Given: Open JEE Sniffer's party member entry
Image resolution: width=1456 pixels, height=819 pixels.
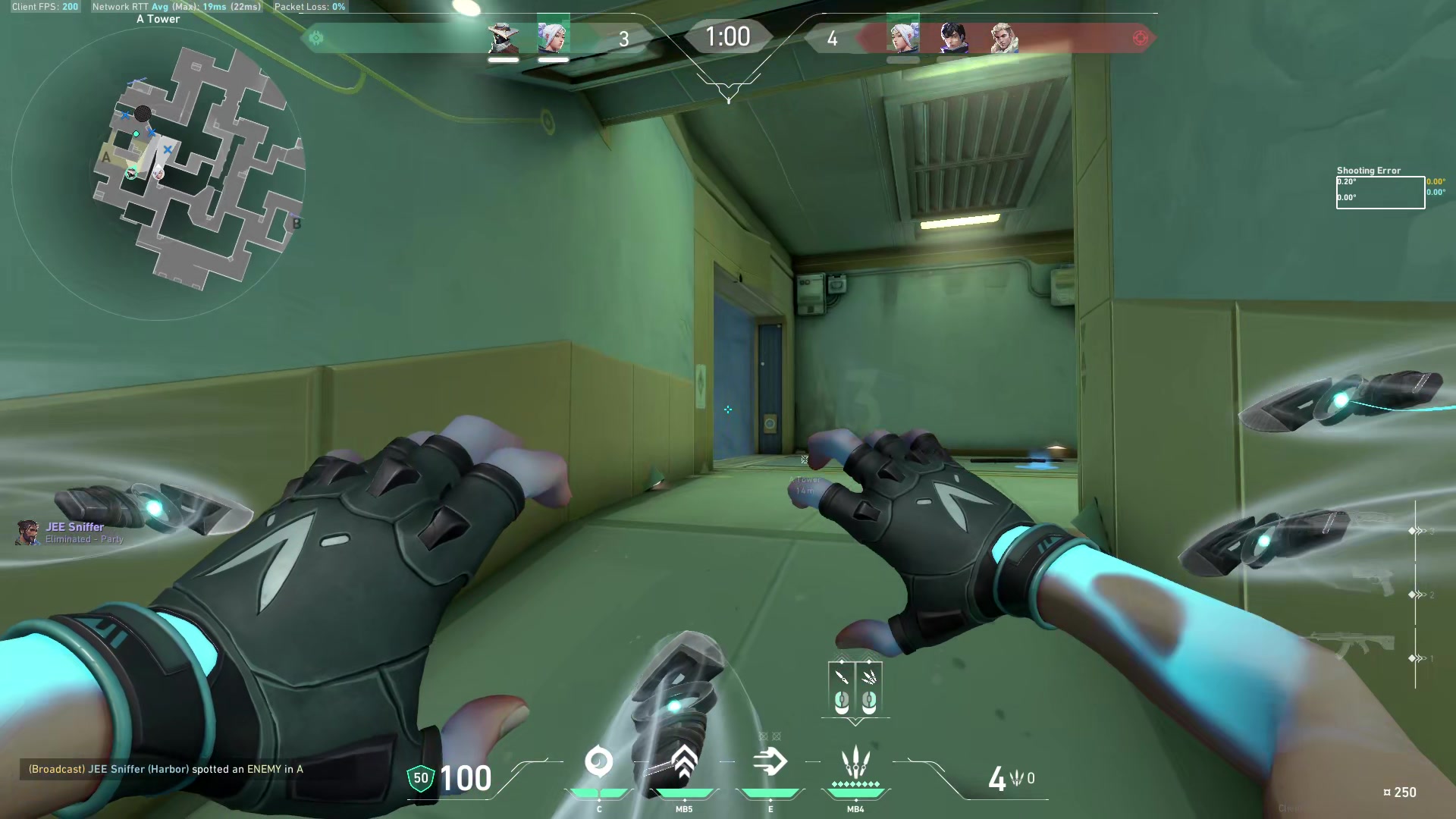Looking at the screenshot, I should [72, 532].
